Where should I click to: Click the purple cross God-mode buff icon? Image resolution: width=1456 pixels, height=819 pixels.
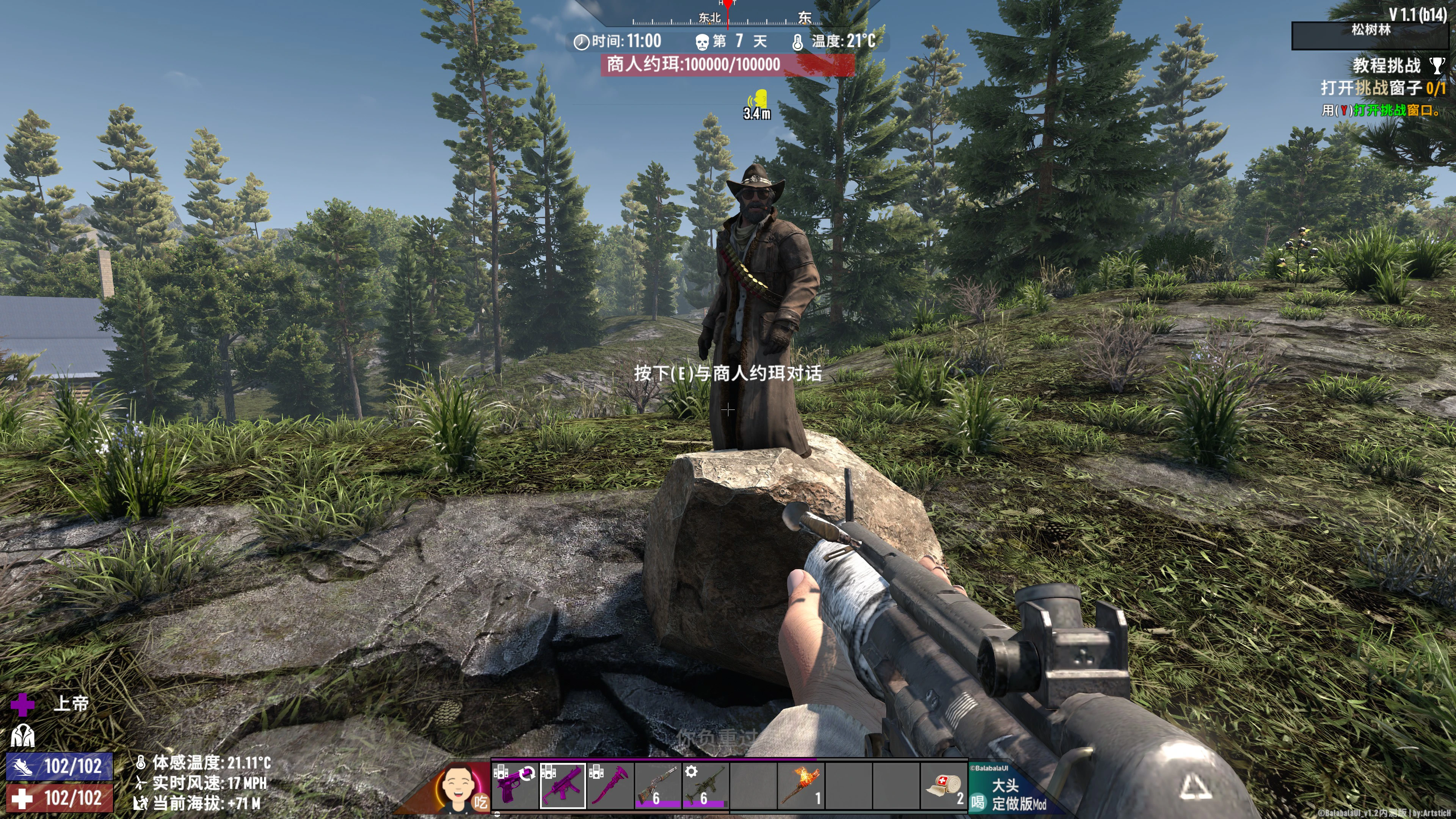[23, 704]
